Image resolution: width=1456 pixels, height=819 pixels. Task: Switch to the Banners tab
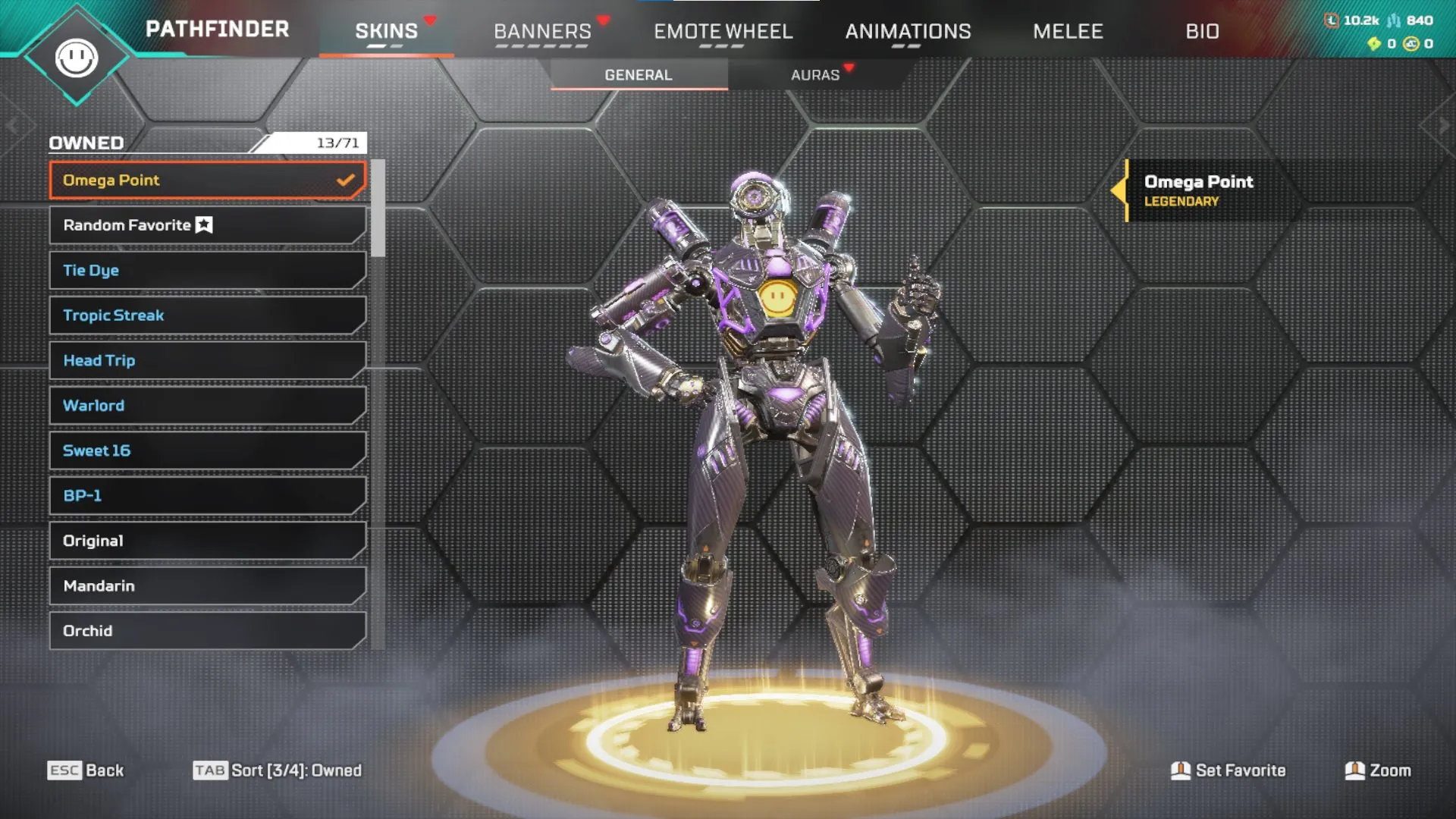pyautogui.click(x=543, y=31)
